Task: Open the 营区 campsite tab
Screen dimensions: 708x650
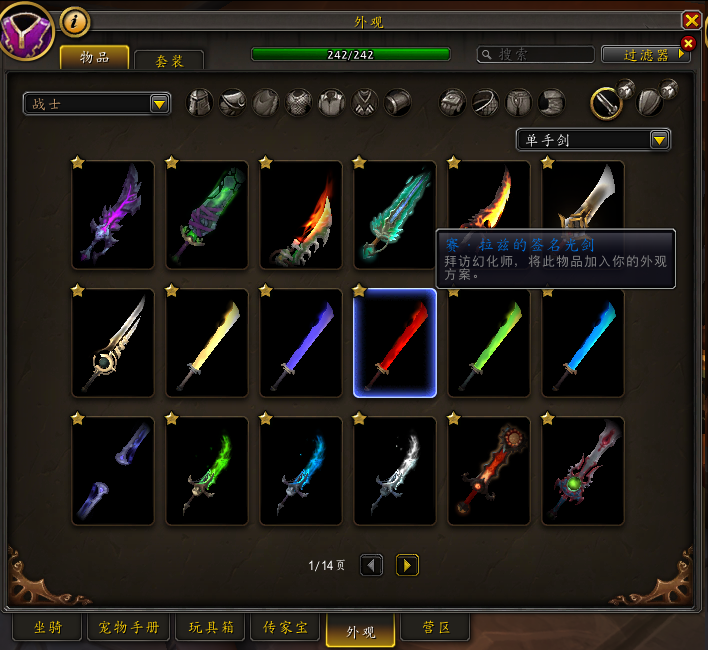Action: coord(430,628)
